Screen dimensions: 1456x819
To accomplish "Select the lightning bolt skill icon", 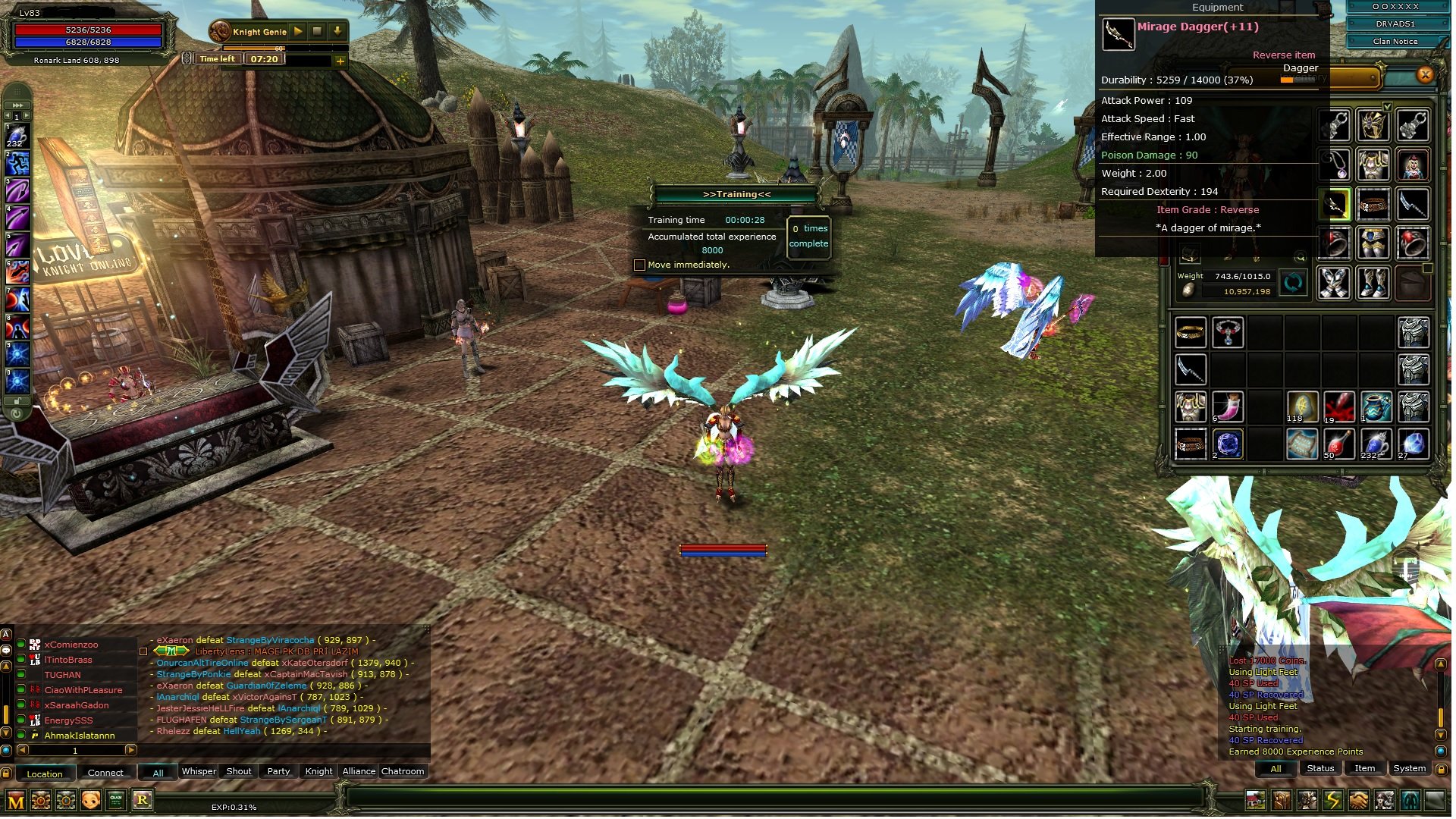I will 1334,800.
